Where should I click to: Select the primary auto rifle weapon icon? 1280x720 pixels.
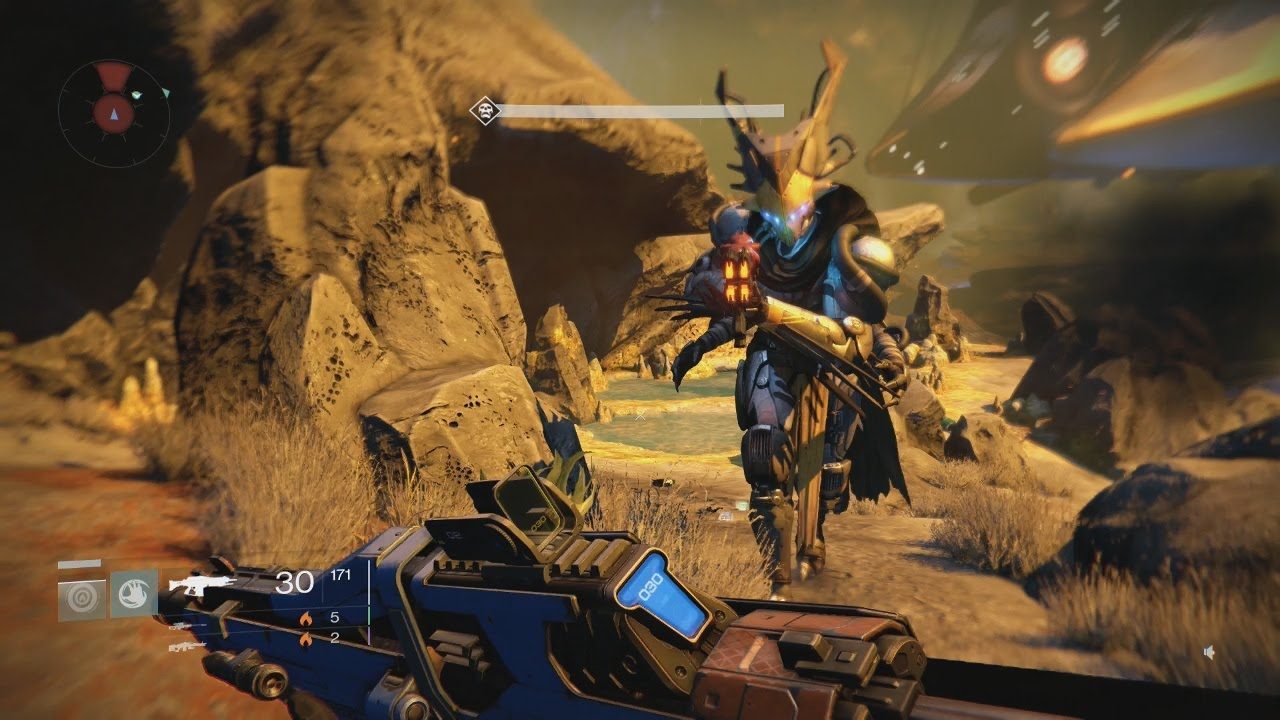(x=202, y=583)
